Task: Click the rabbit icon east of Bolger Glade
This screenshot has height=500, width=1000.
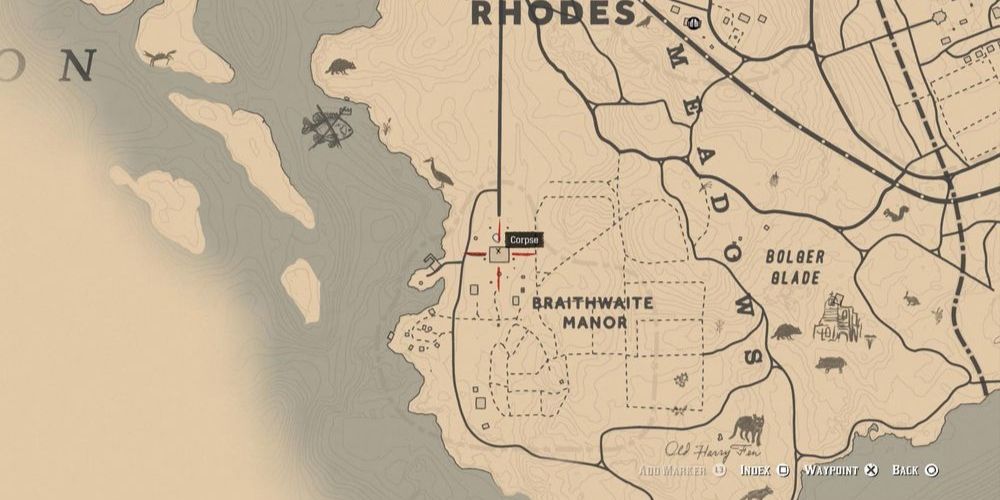Action: (x=909, y=298)
